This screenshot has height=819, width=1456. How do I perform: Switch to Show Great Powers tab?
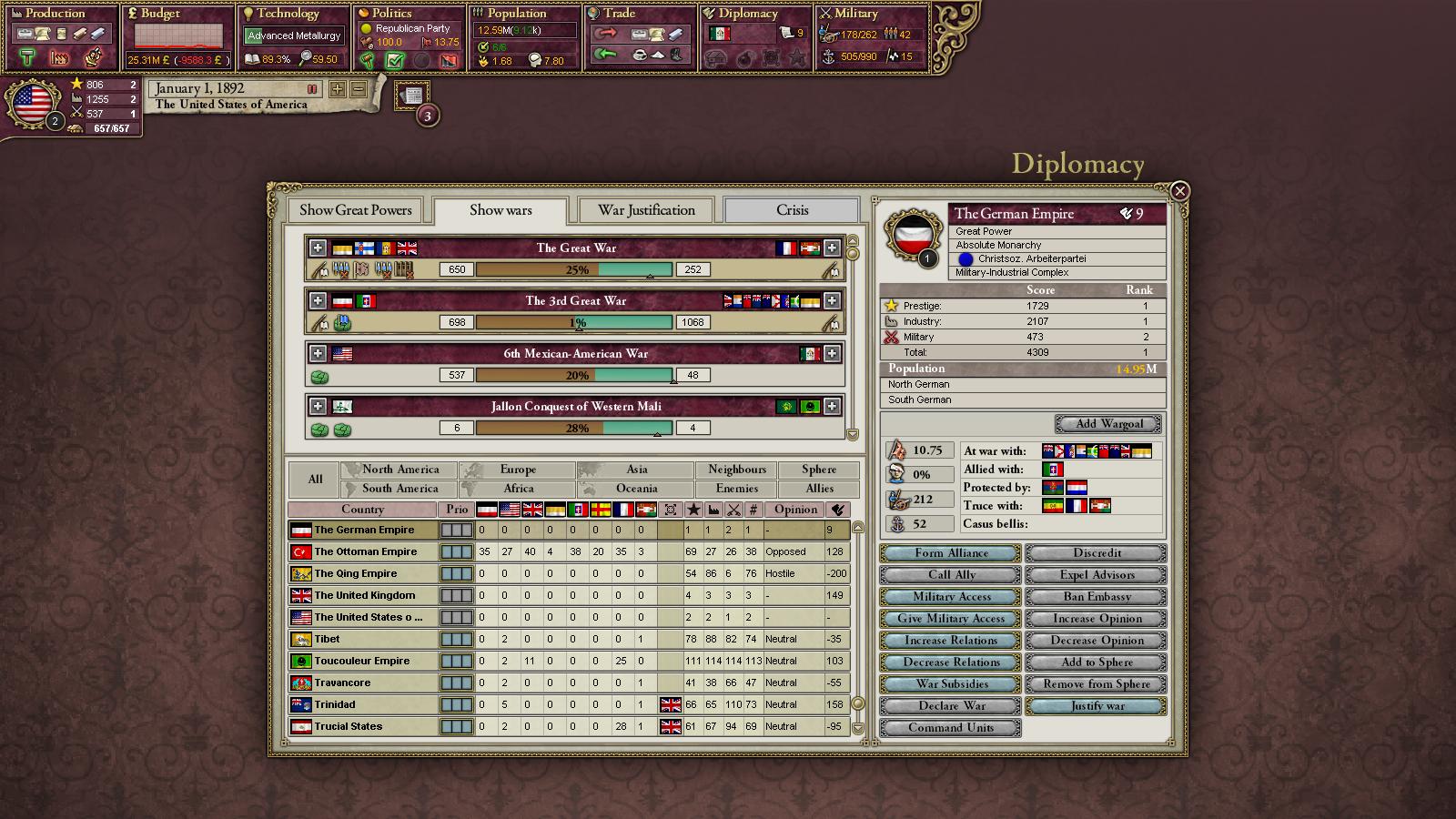coord(355,210)
